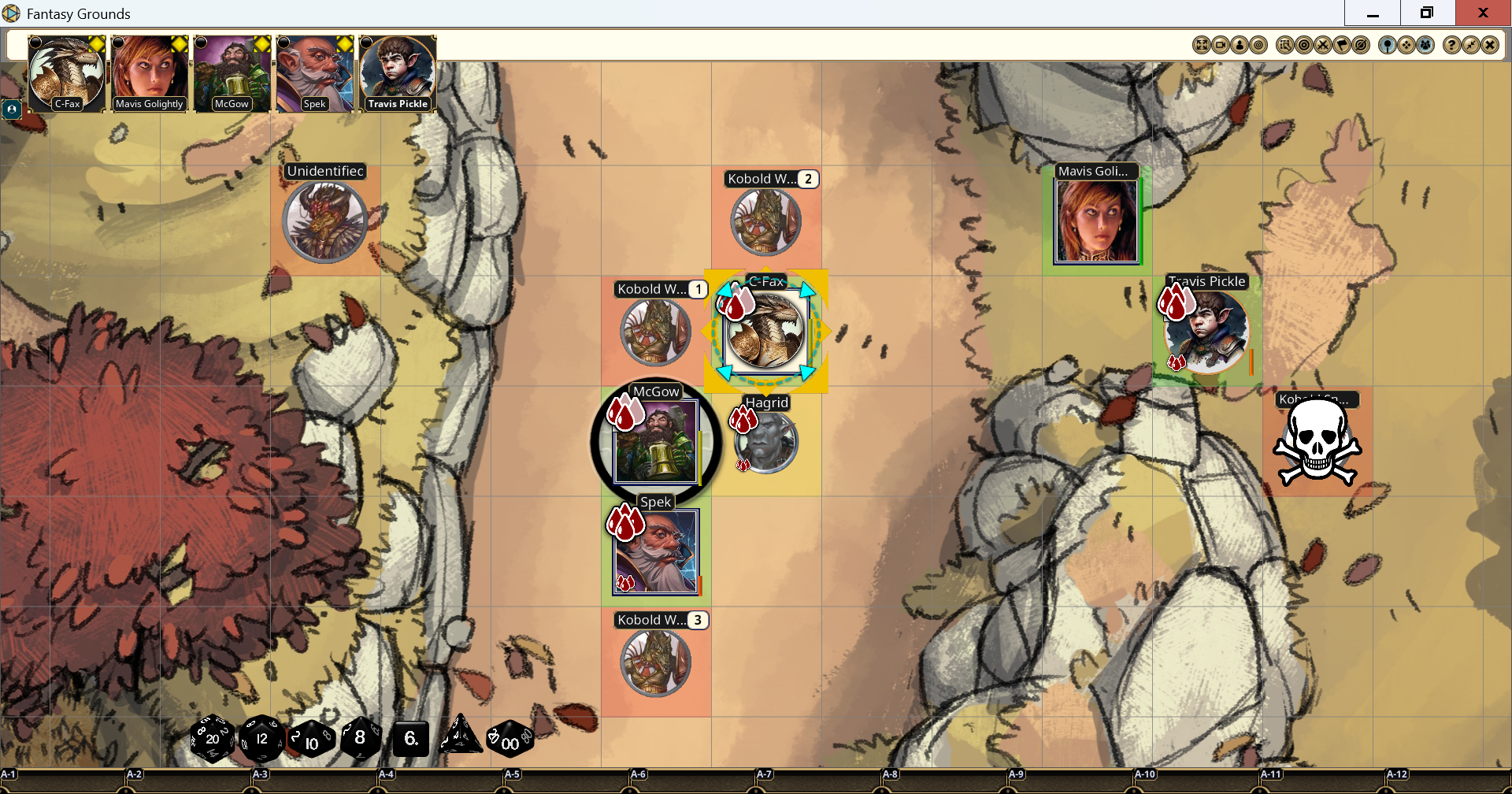The image size is (1512, 794).
Task: Open Mavis Golightly's portrait in party bar
Action: (x=149, y=73)
